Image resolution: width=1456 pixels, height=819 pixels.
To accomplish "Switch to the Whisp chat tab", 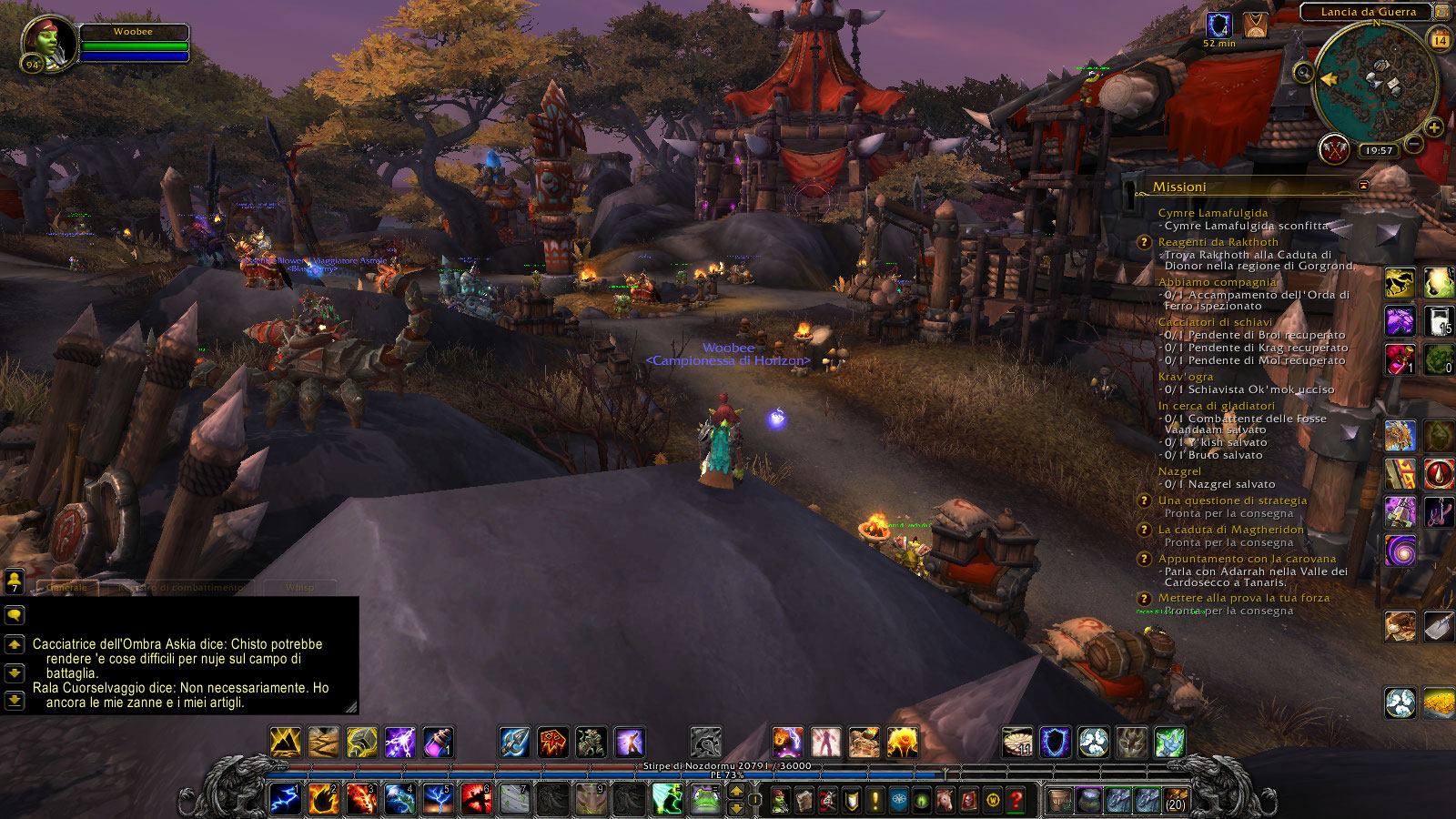I will tap(299, 588).
